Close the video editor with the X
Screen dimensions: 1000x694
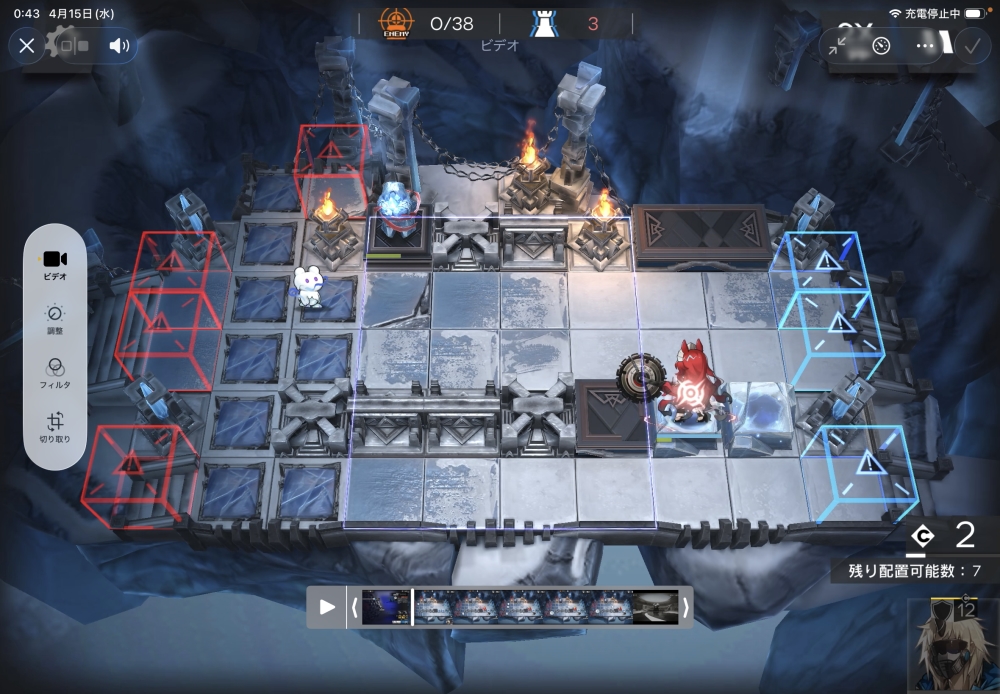click(27, 45)
